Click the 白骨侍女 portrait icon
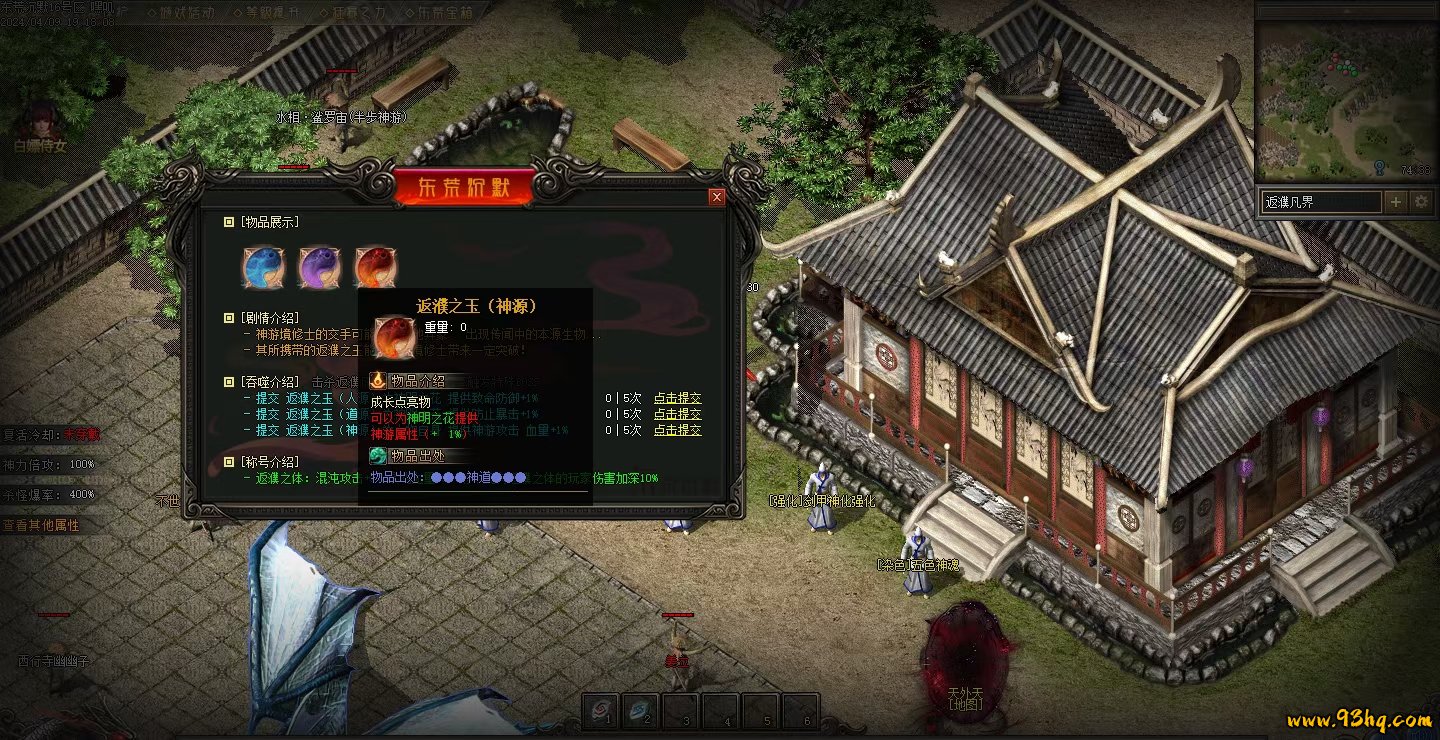The width and height of the screenshot is (1440, 740). click(x=40, y=120)
